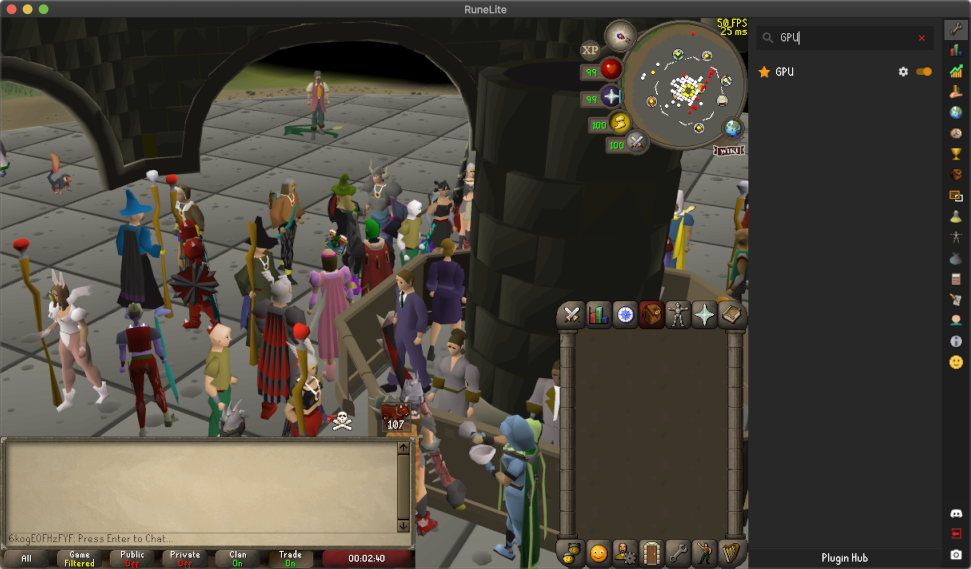Open the Quest List tab

(x=626, y=315)
